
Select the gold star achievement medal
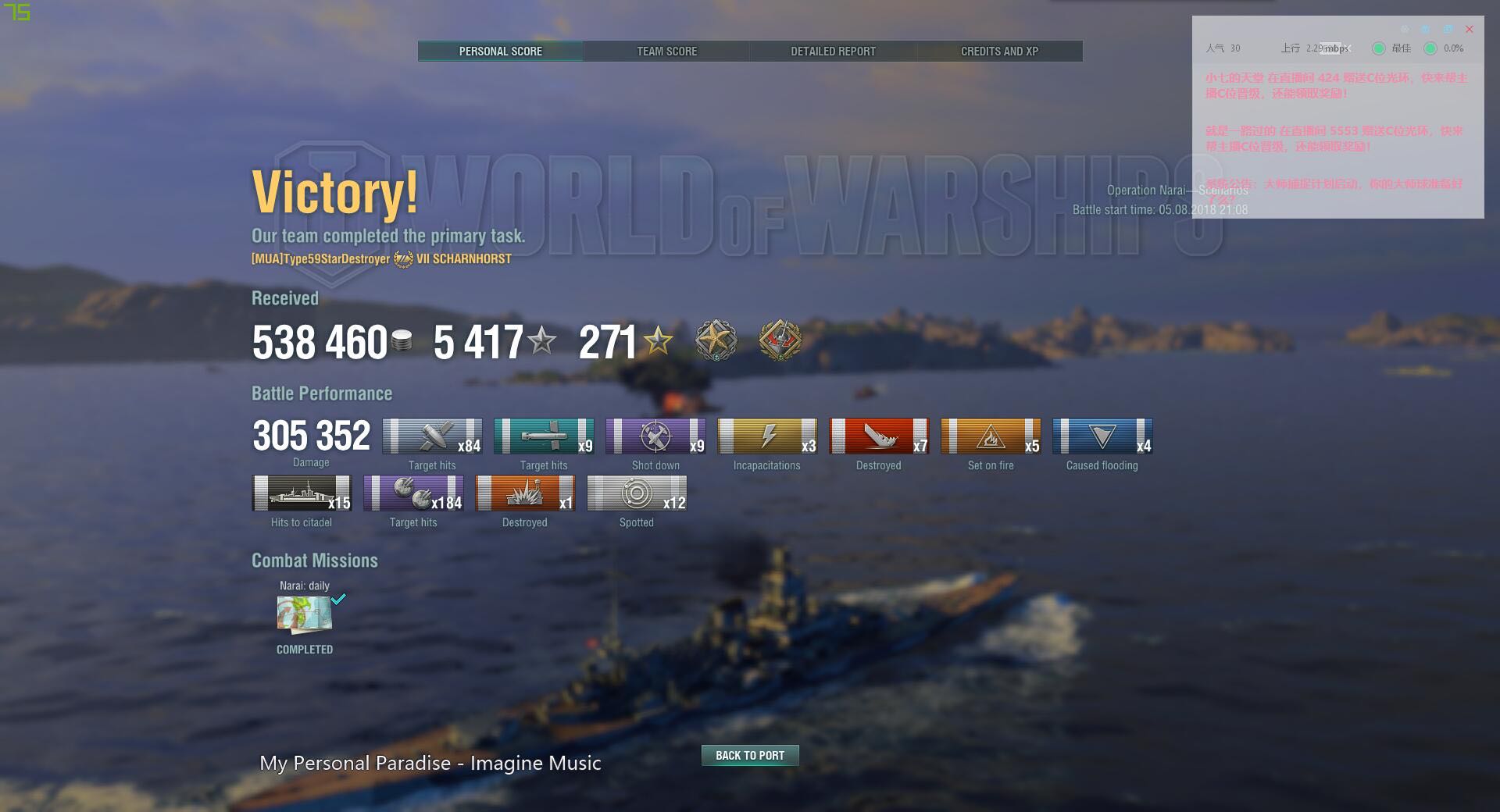[x=716, y=341]
